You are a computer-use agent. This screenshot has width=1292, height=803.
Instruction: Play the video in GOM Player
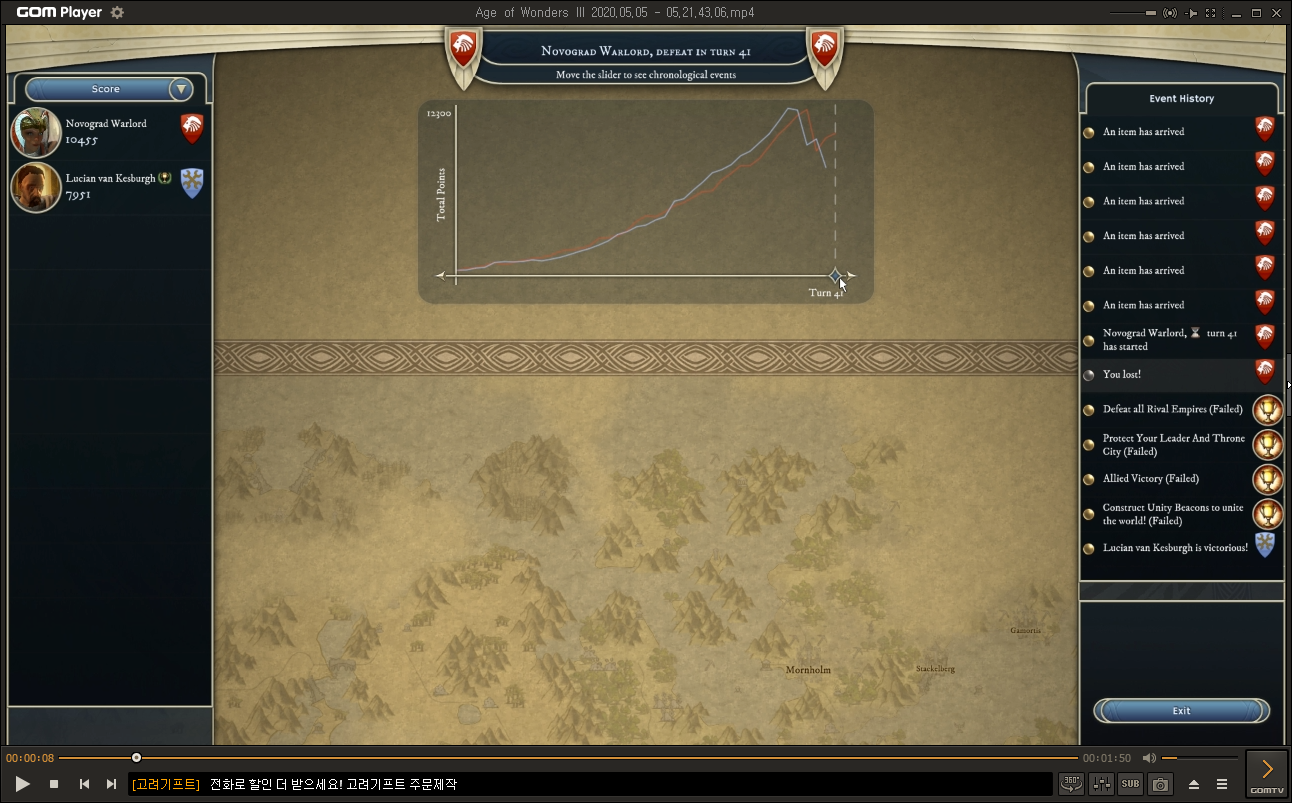[x=23, y=784]
